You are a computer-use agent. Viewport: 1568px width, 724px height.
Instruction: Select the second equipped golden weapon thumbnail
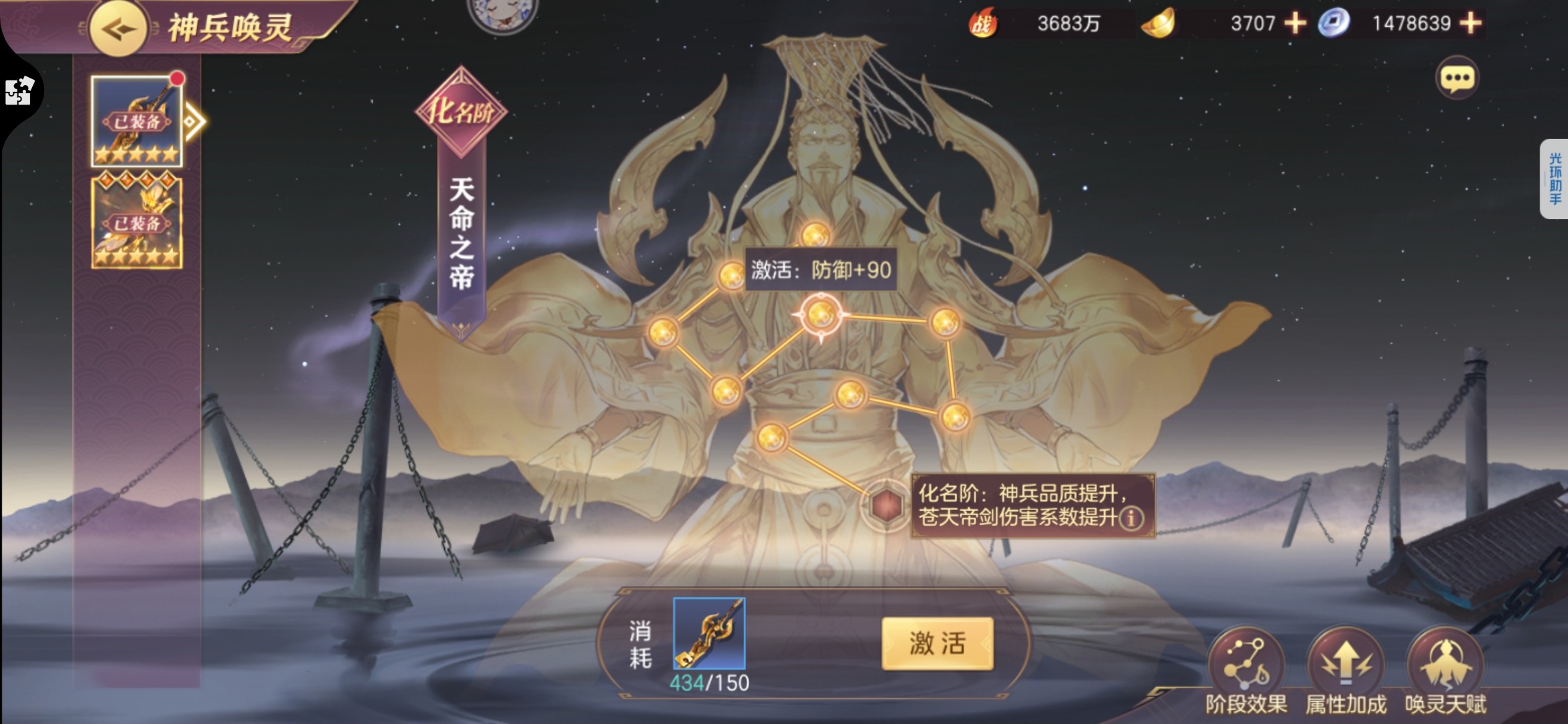pos(137,223)
